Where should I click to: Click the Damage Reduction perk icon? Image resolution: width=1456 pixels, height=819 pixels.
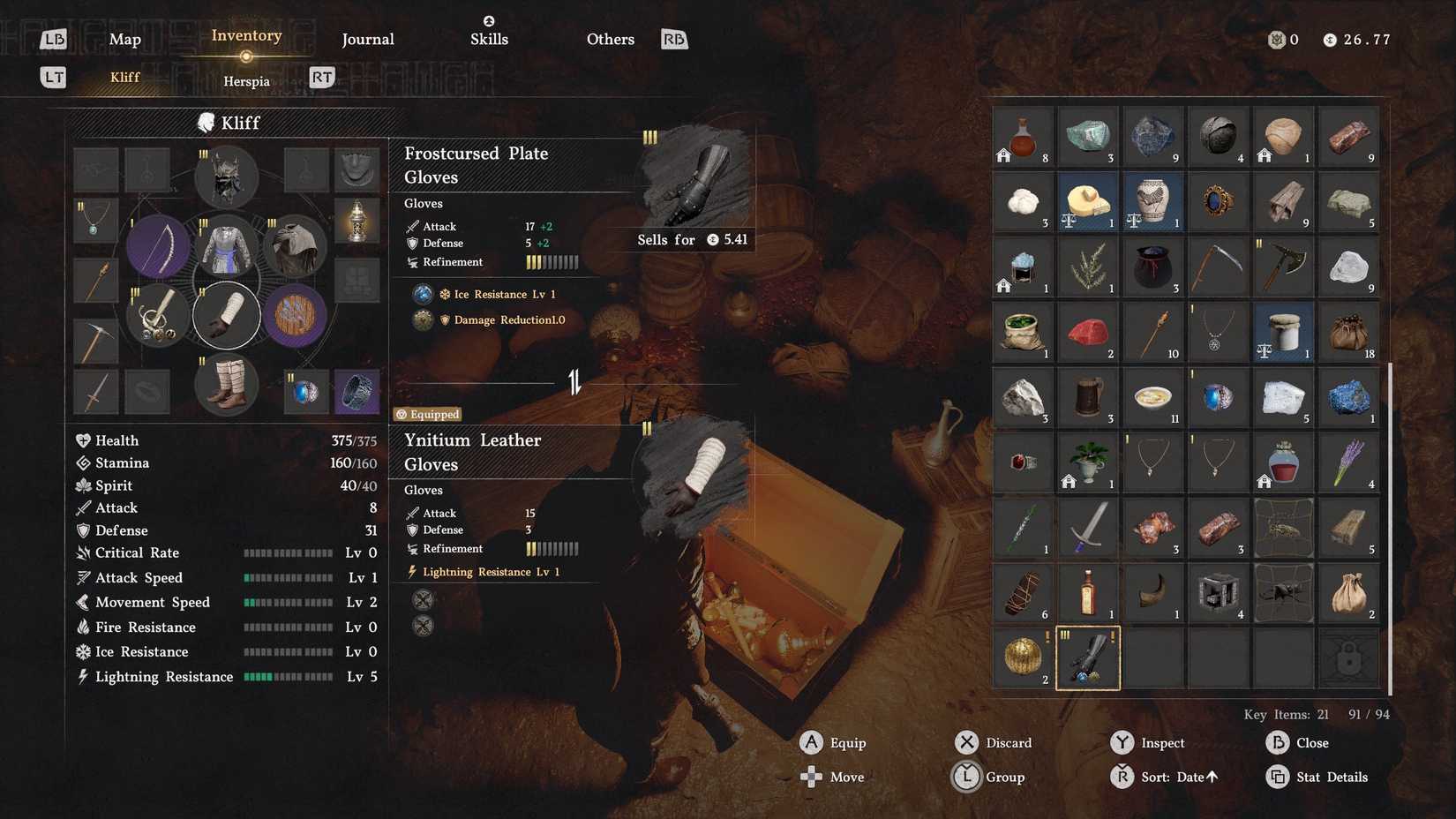[422, 319]
